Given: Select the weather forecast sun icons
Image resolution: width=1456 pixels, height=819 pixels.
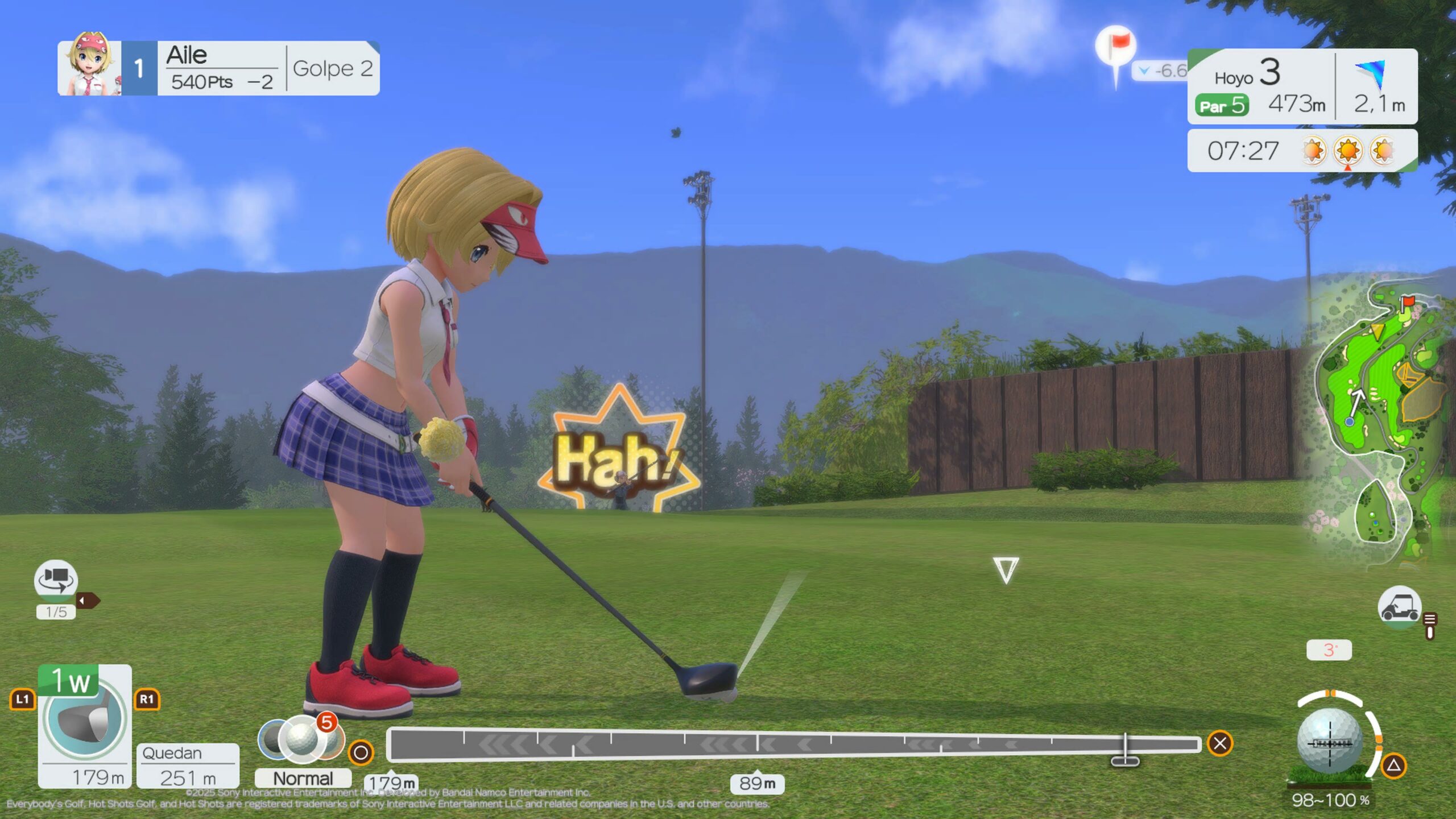Looking at the screenshot, I should tap(1348, 151).
